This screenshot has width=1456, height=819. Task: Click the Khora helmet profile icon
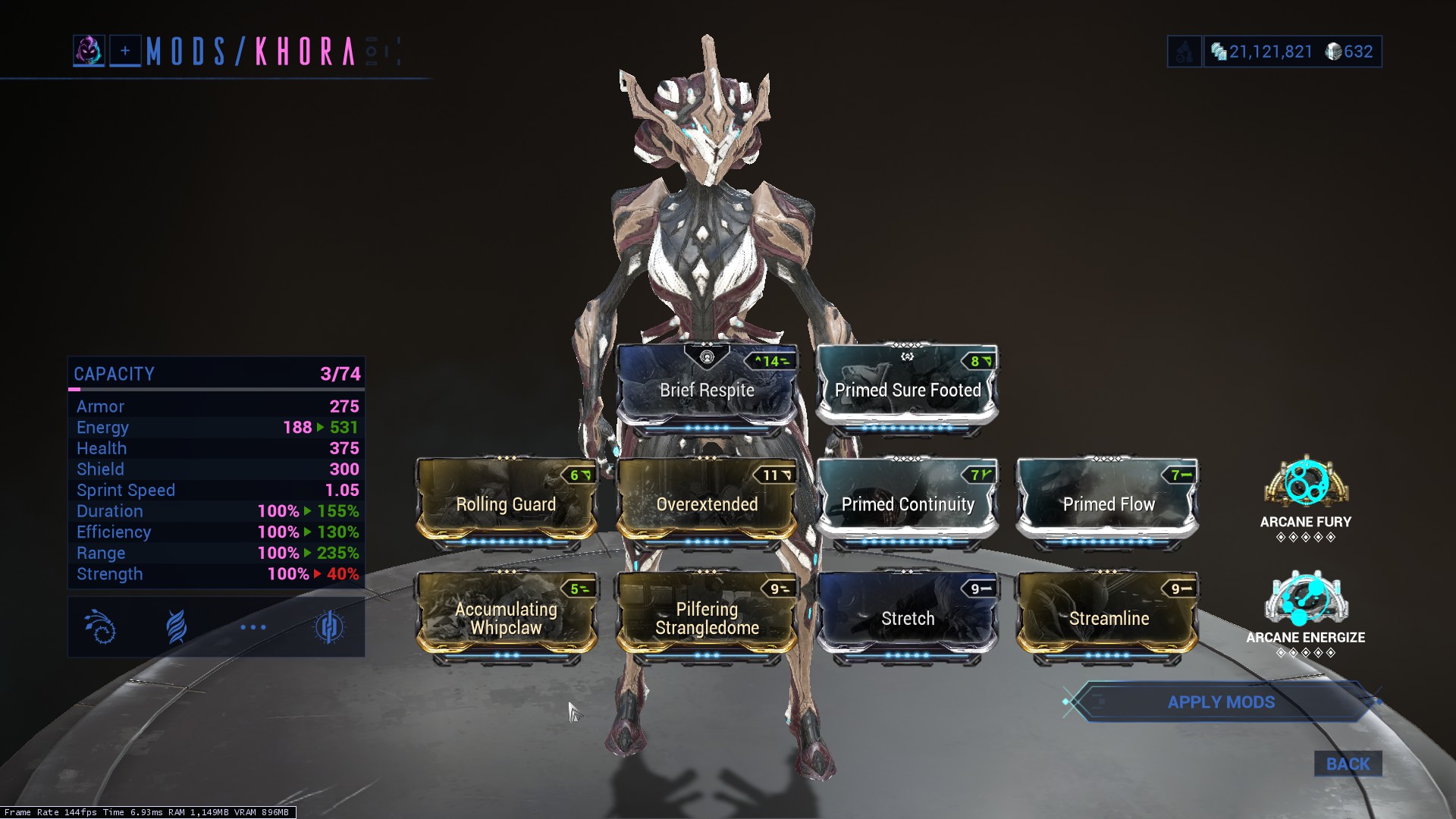pyautogui.click(x=89, y=51)
